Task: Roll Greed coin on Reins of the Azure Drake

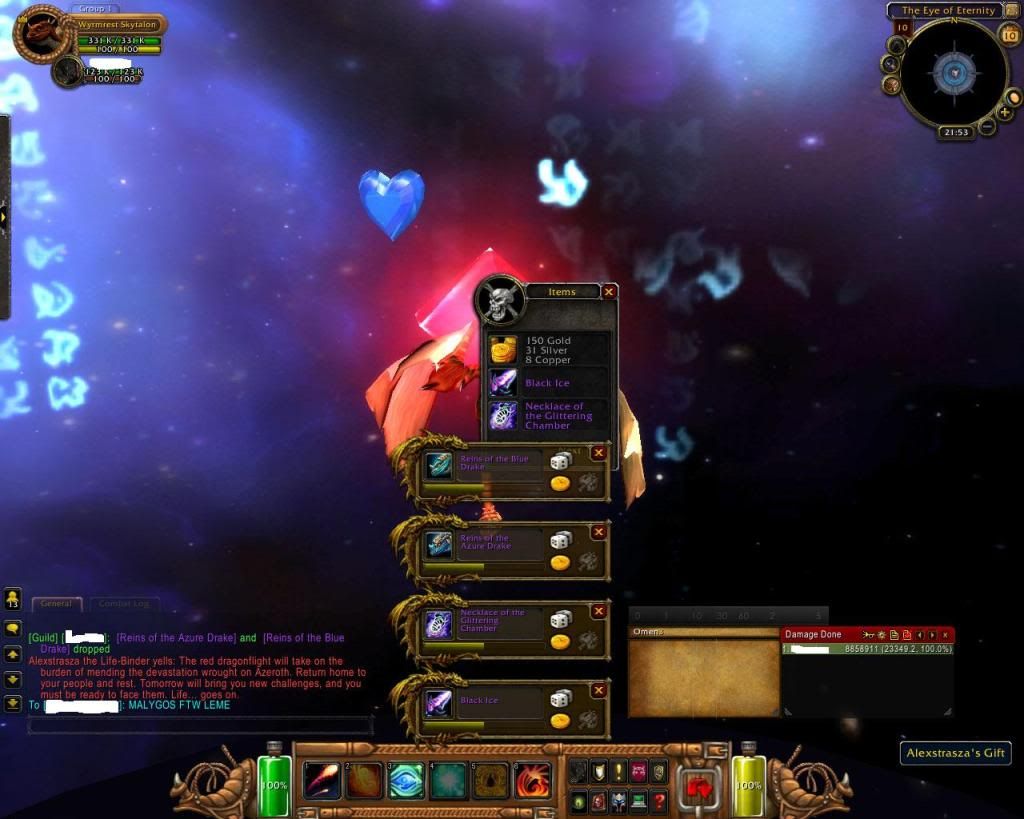Action: 560,562
